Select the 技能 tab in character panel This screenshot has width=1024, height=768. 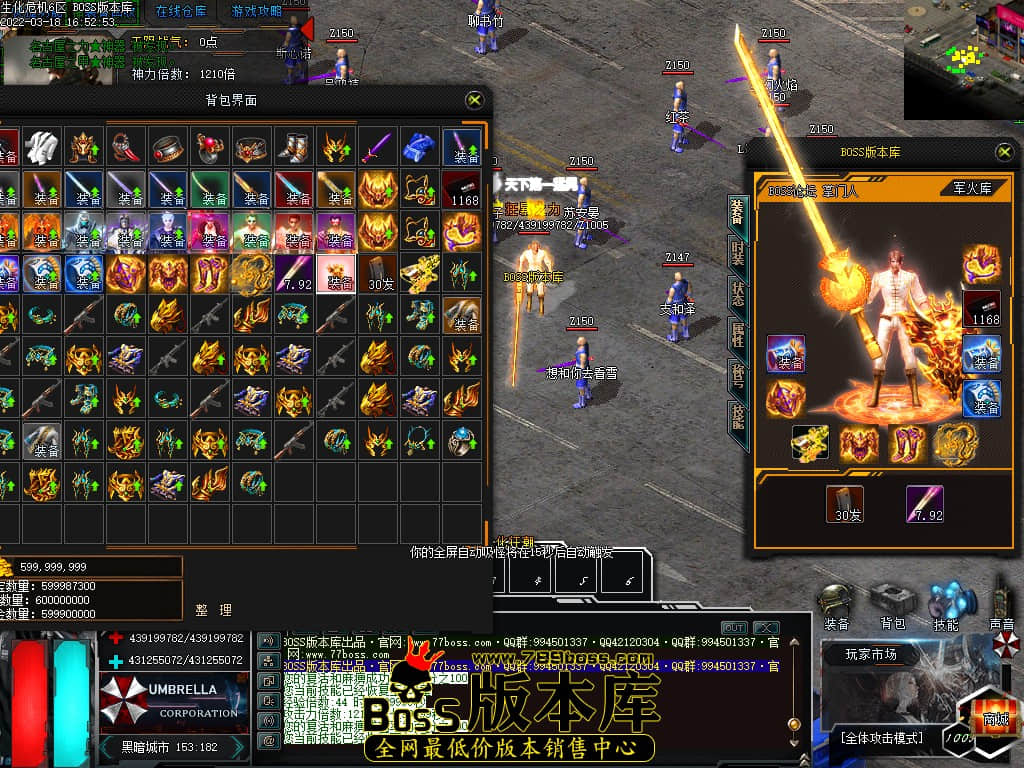point(737,416)
